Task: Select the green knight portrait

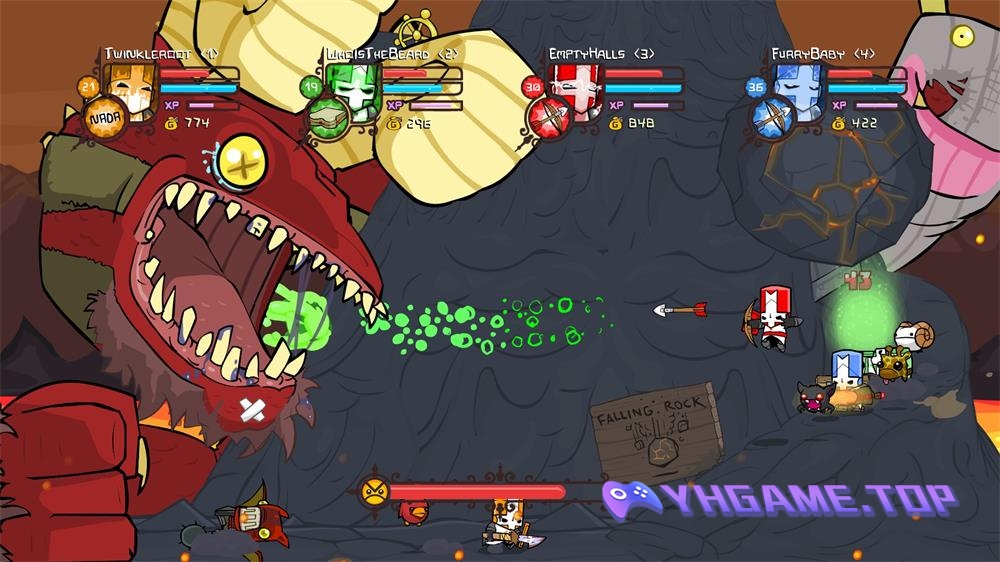Action: [x=351, y=88]
